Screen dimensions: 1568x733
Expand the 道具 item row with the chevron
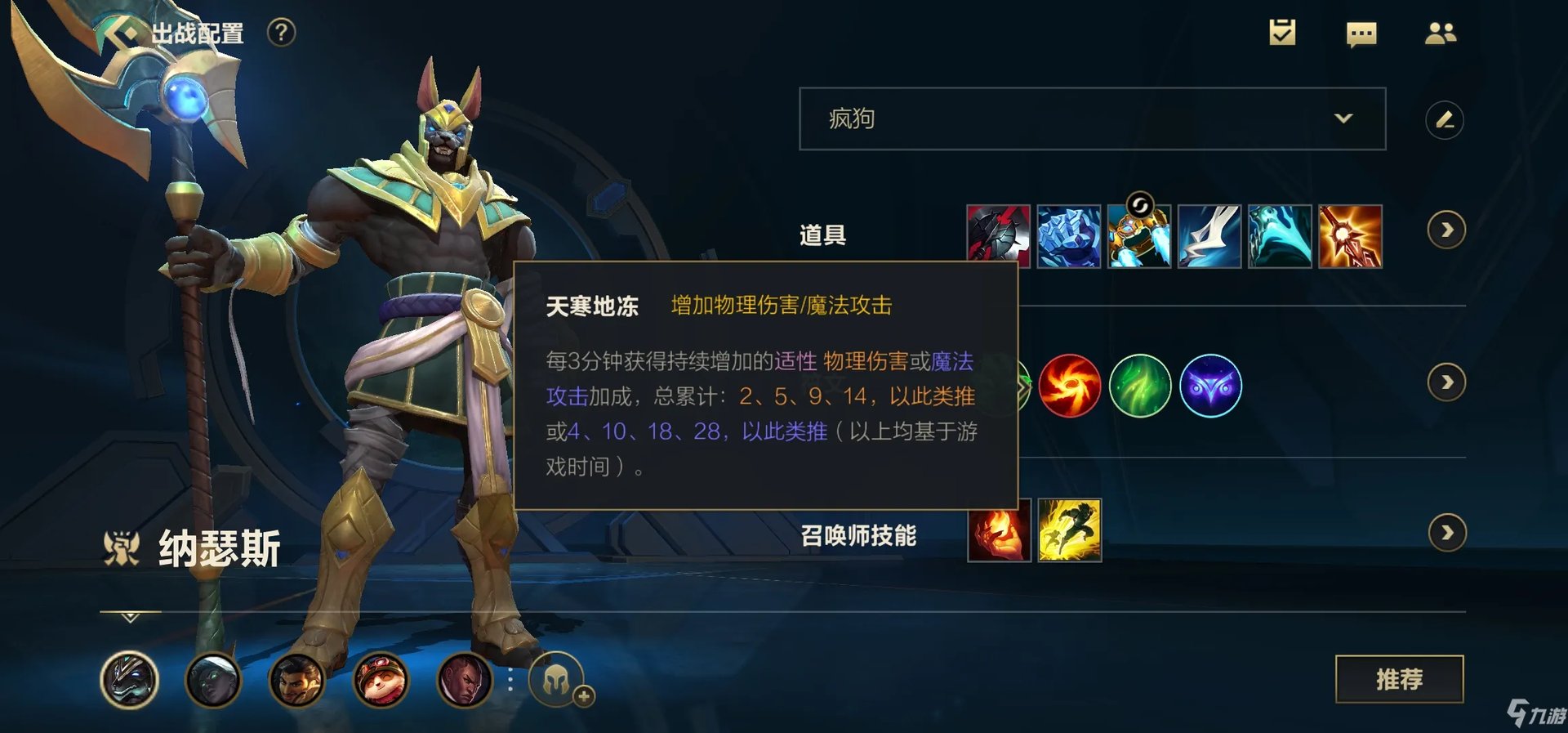[1447, 230]
